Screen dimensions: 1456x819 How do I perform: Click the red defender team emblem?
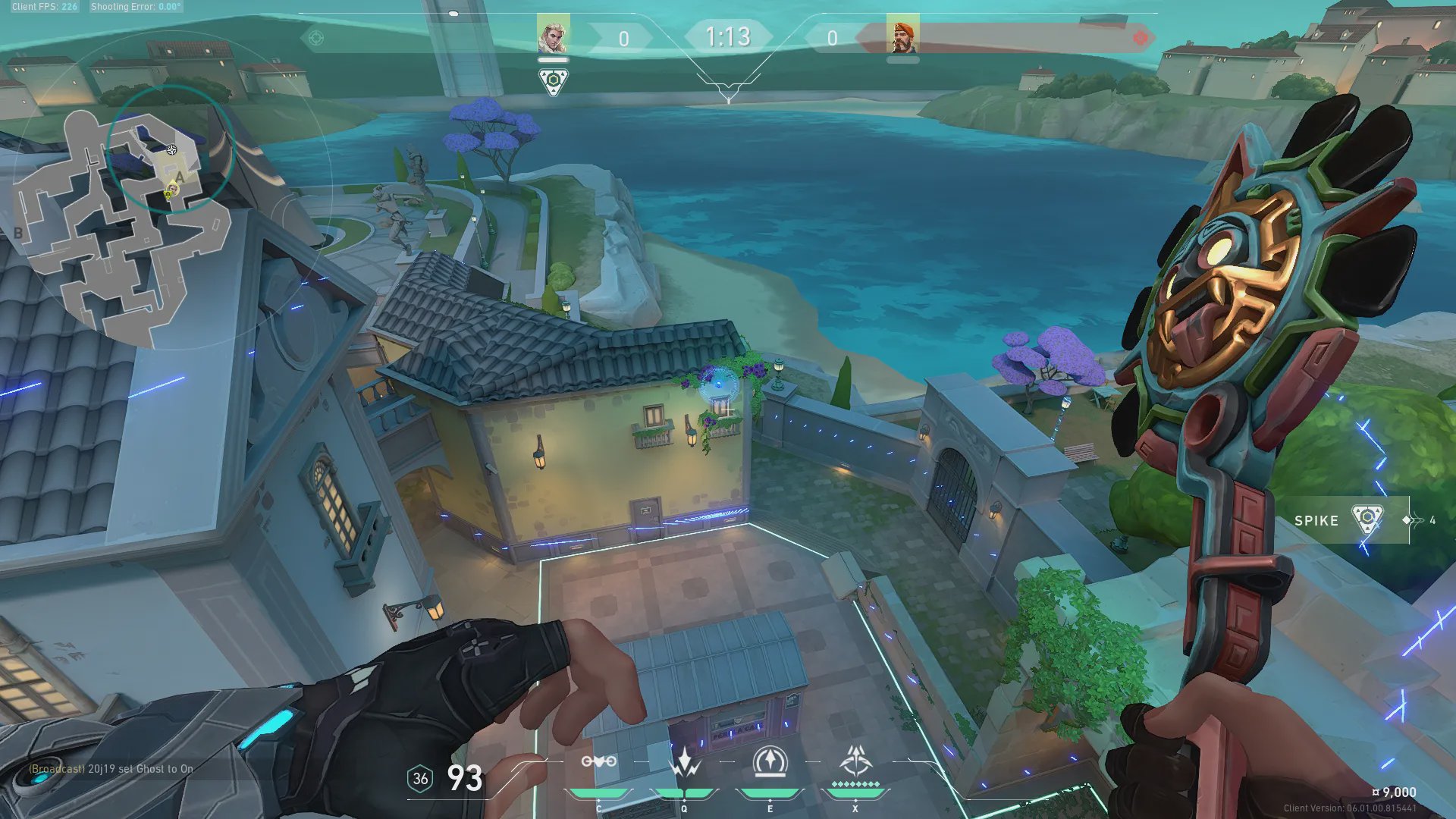point(1139,38)
